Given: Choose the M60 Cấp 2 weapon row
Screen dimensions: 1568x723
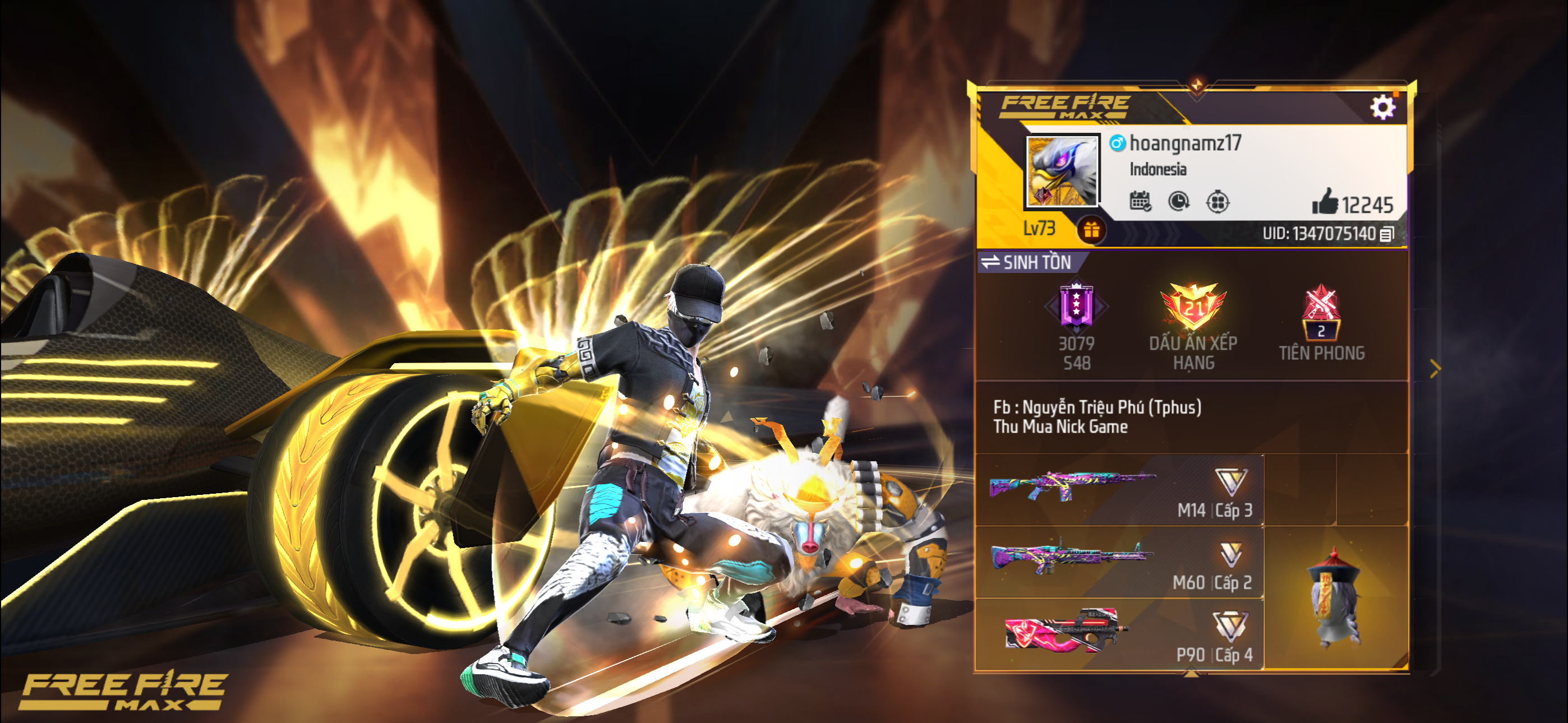Looking at the screenshot, I should 1120,562.
